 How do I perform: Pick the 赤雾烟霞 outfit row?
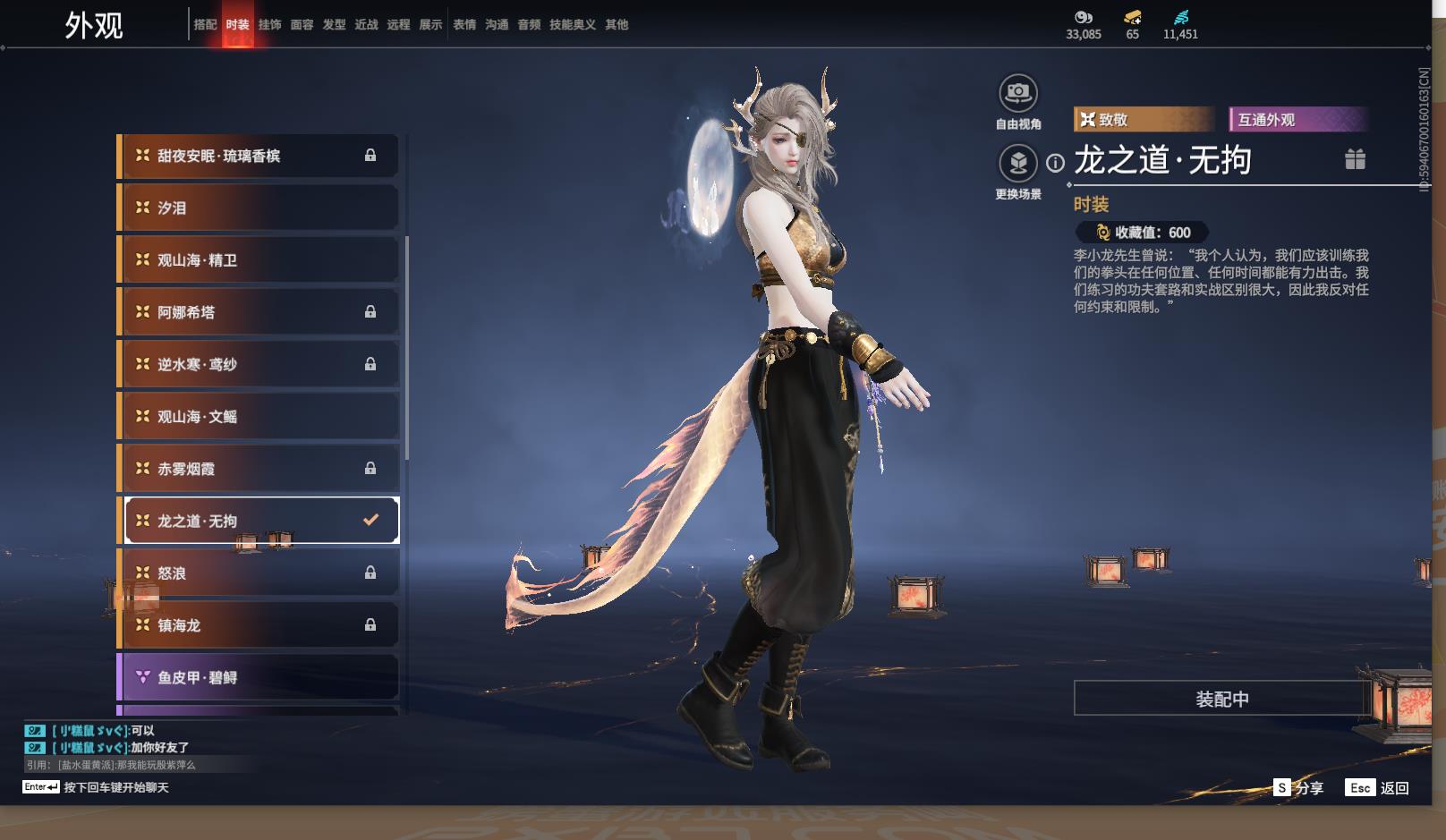[259, 469]
